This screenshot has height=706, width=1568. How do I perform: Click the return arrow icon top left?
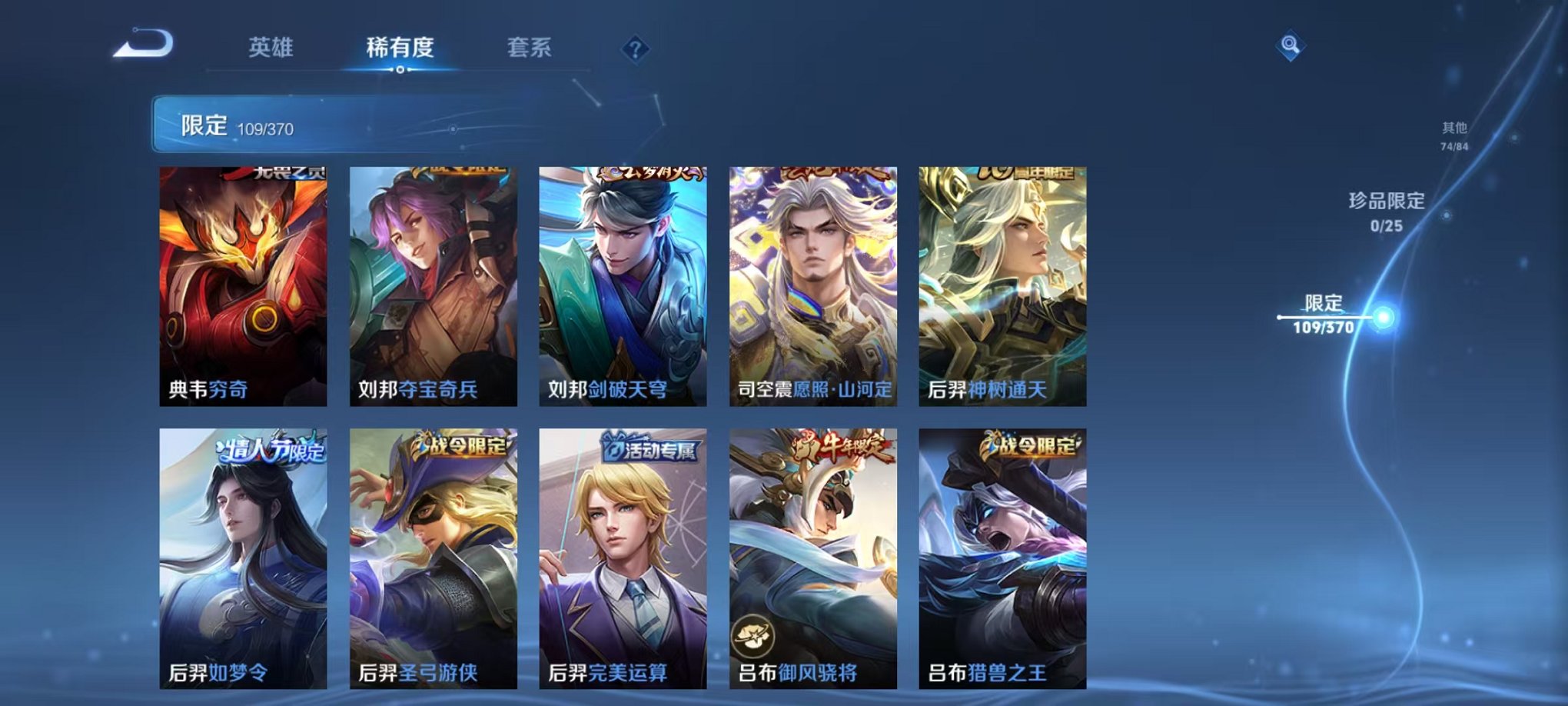point(142,44)
